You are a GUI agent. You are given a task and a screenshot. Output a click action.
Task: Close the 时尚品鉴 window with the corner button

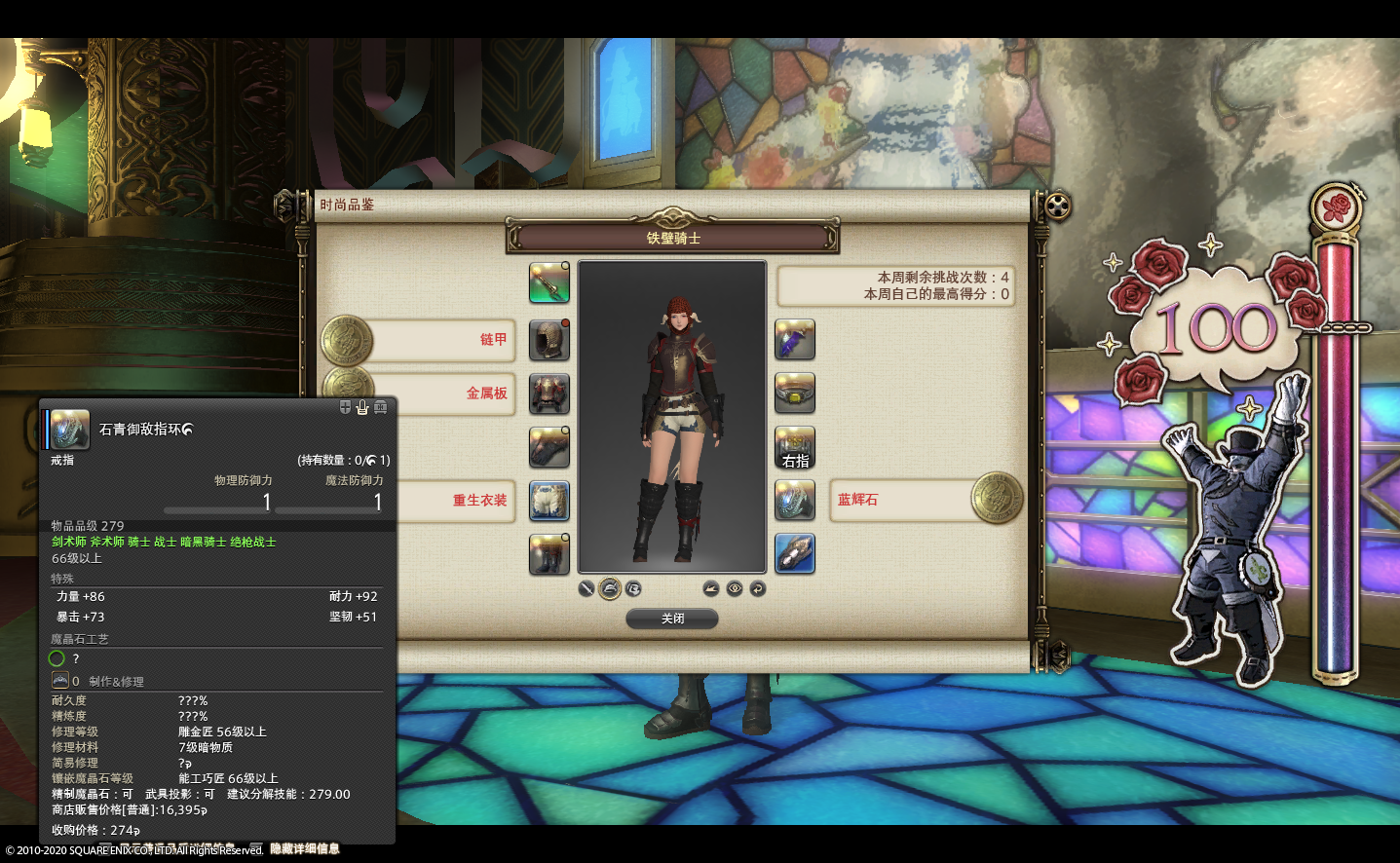click(1058, 206)
